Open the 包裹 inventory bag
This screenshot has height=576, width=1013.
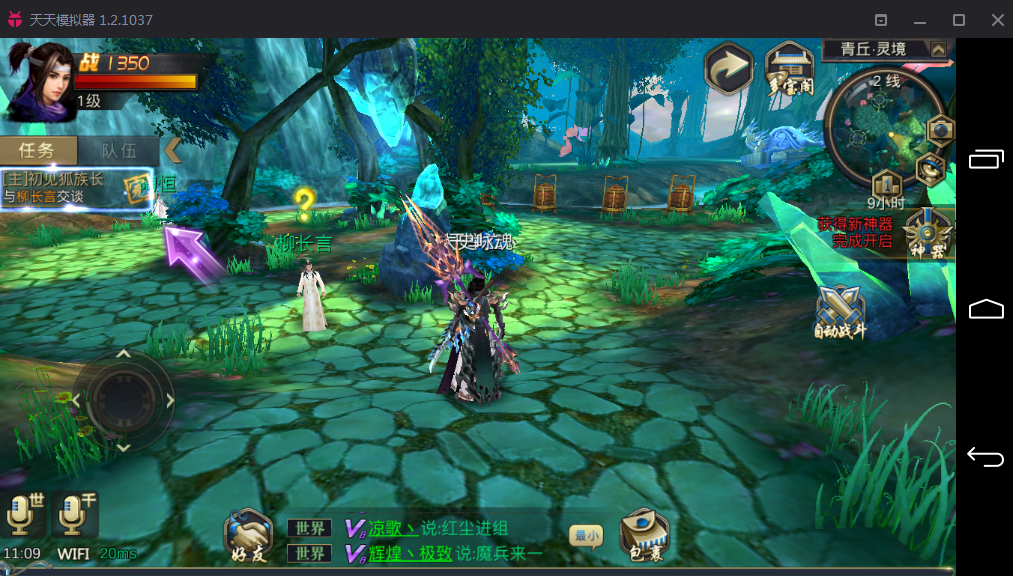(643, 535)
